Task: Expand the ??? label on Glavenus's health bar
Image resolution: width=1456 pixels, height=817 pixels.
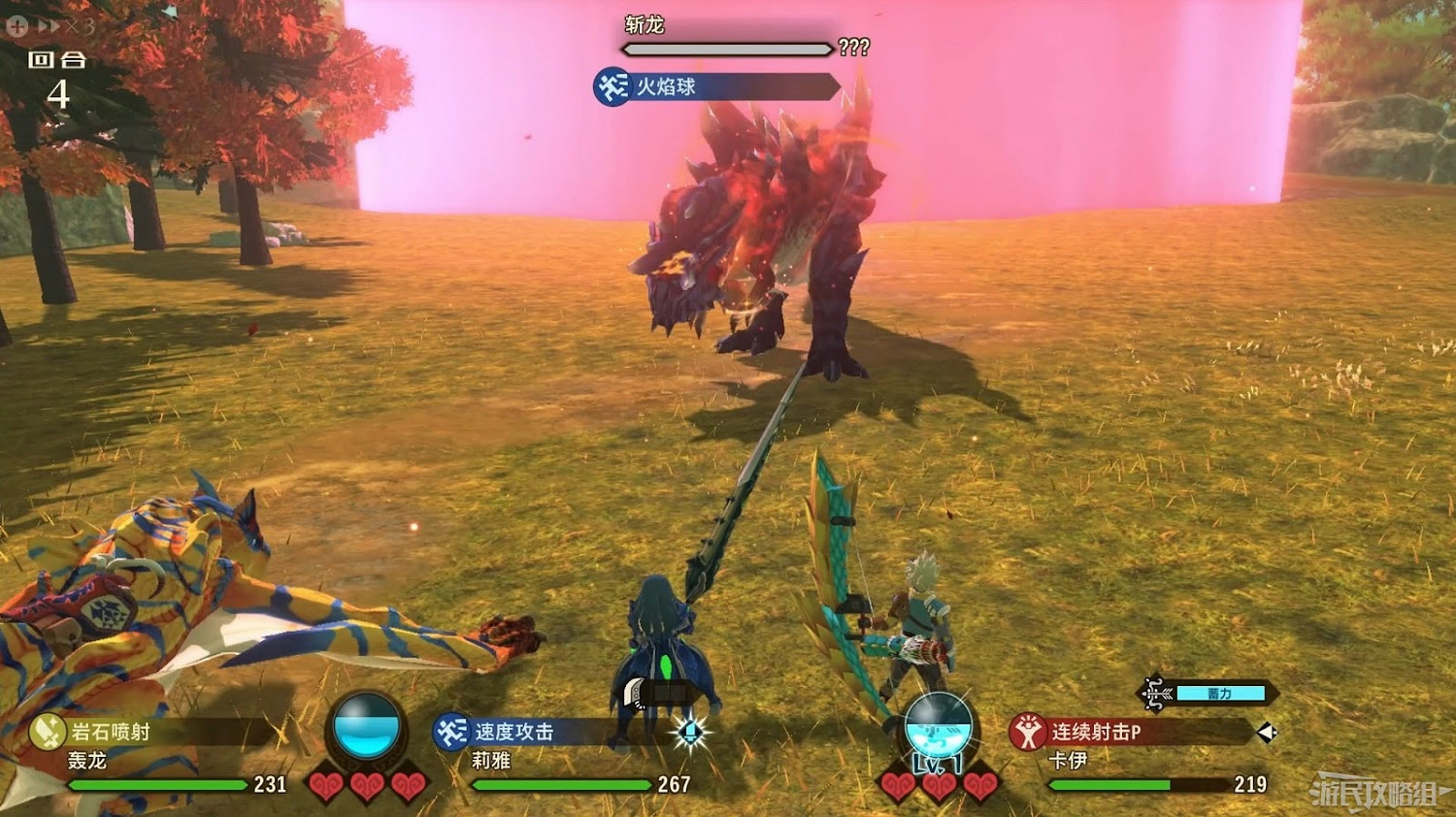Action: click(x=854, y=48)
